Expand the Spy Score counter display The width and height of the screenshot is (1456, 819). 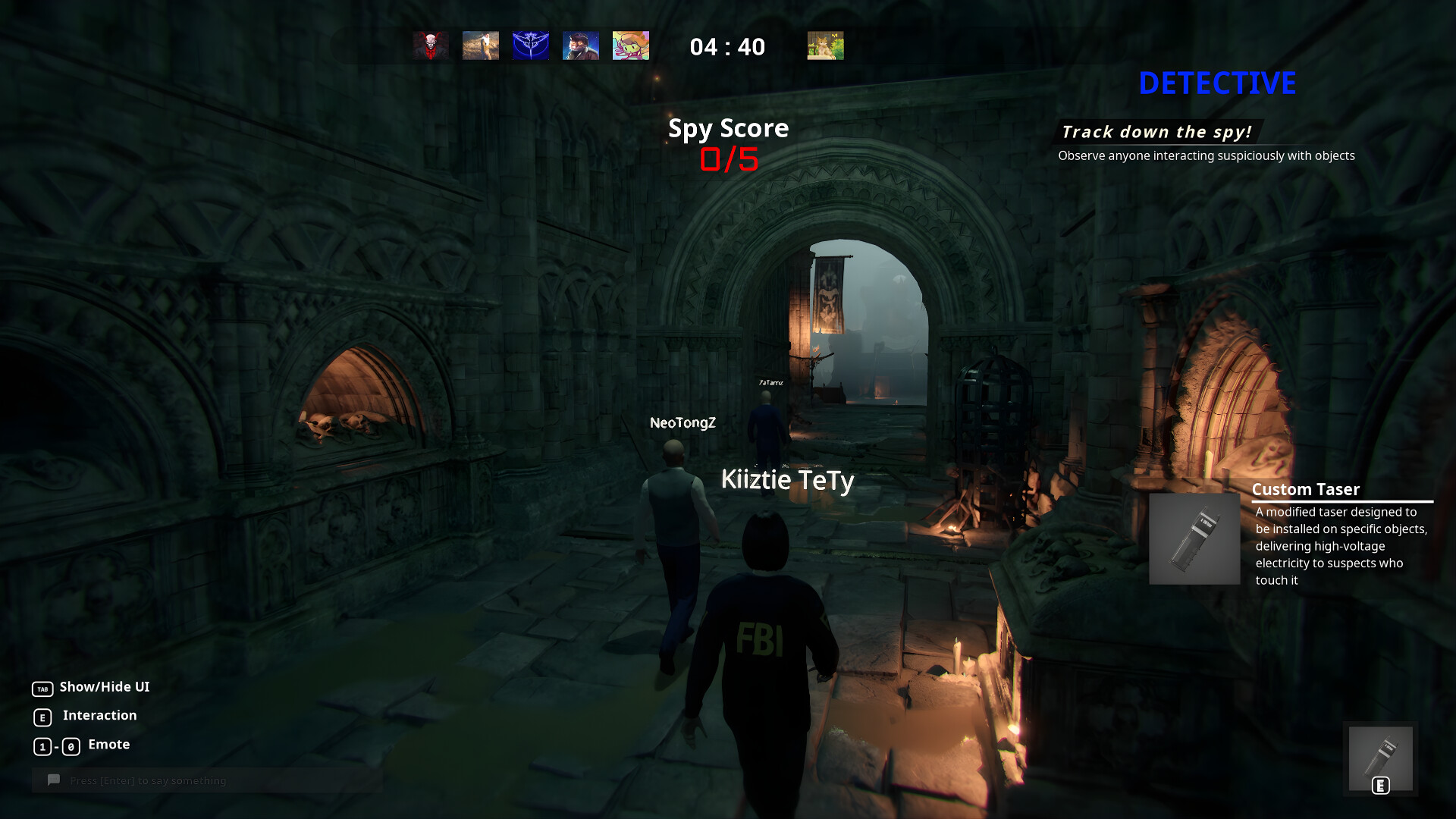[727, 143]
